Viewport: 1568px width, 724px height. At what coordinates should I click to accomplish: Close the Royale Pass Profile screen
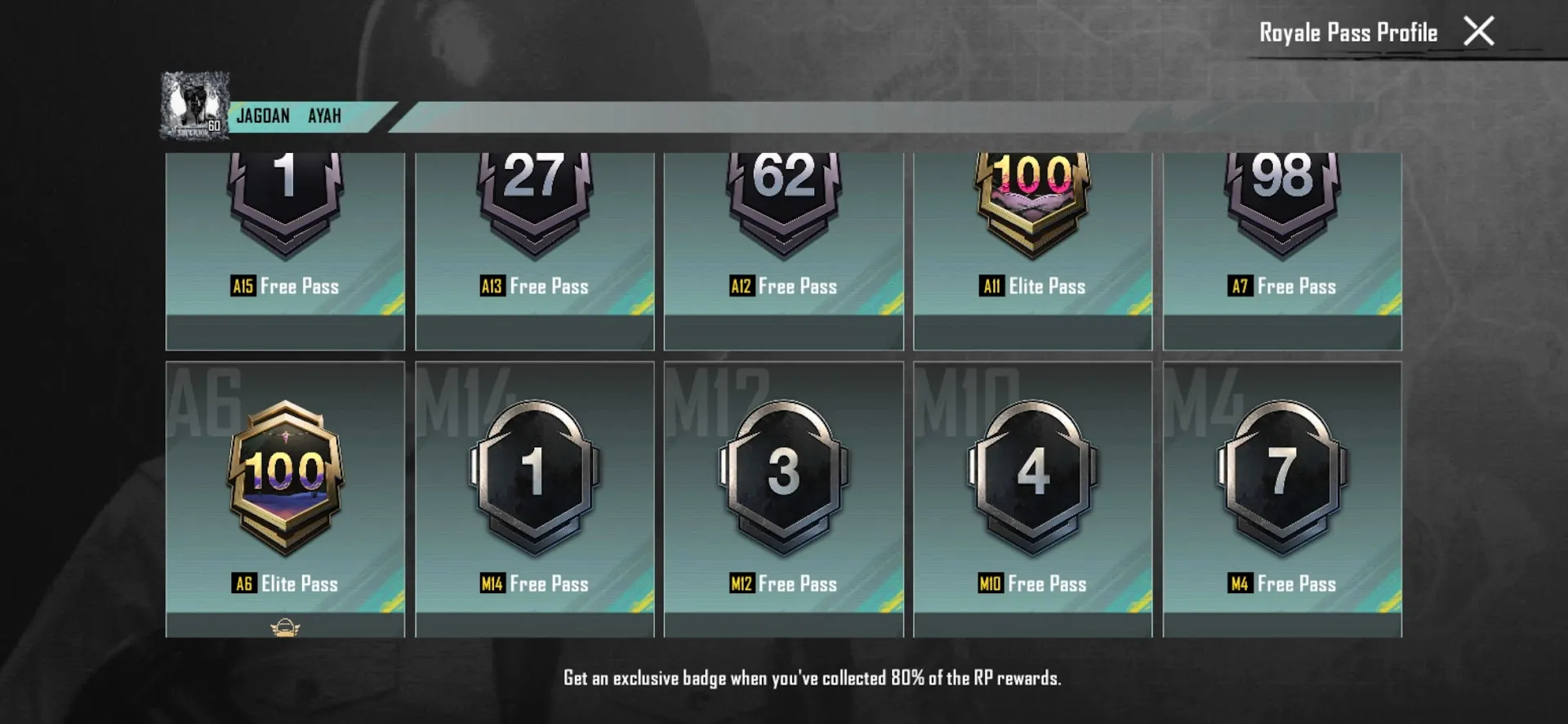click(1478, 32)
